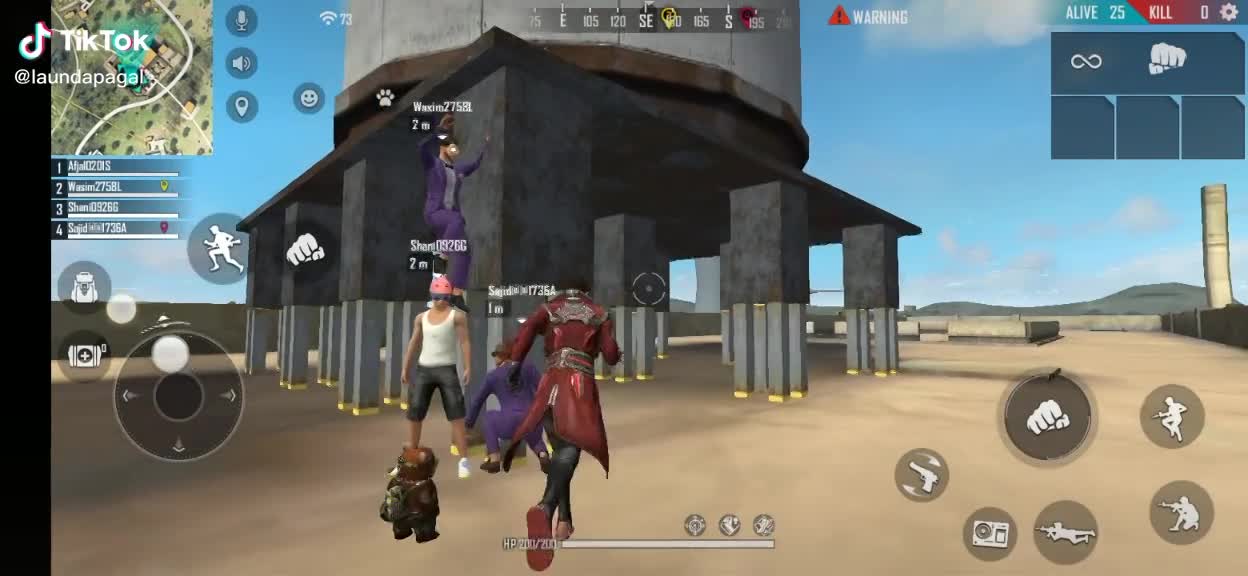Tap the crosshair scope button
This screenshot has height=576, width=1248.
pyautogui.click(x=649, y=289)
